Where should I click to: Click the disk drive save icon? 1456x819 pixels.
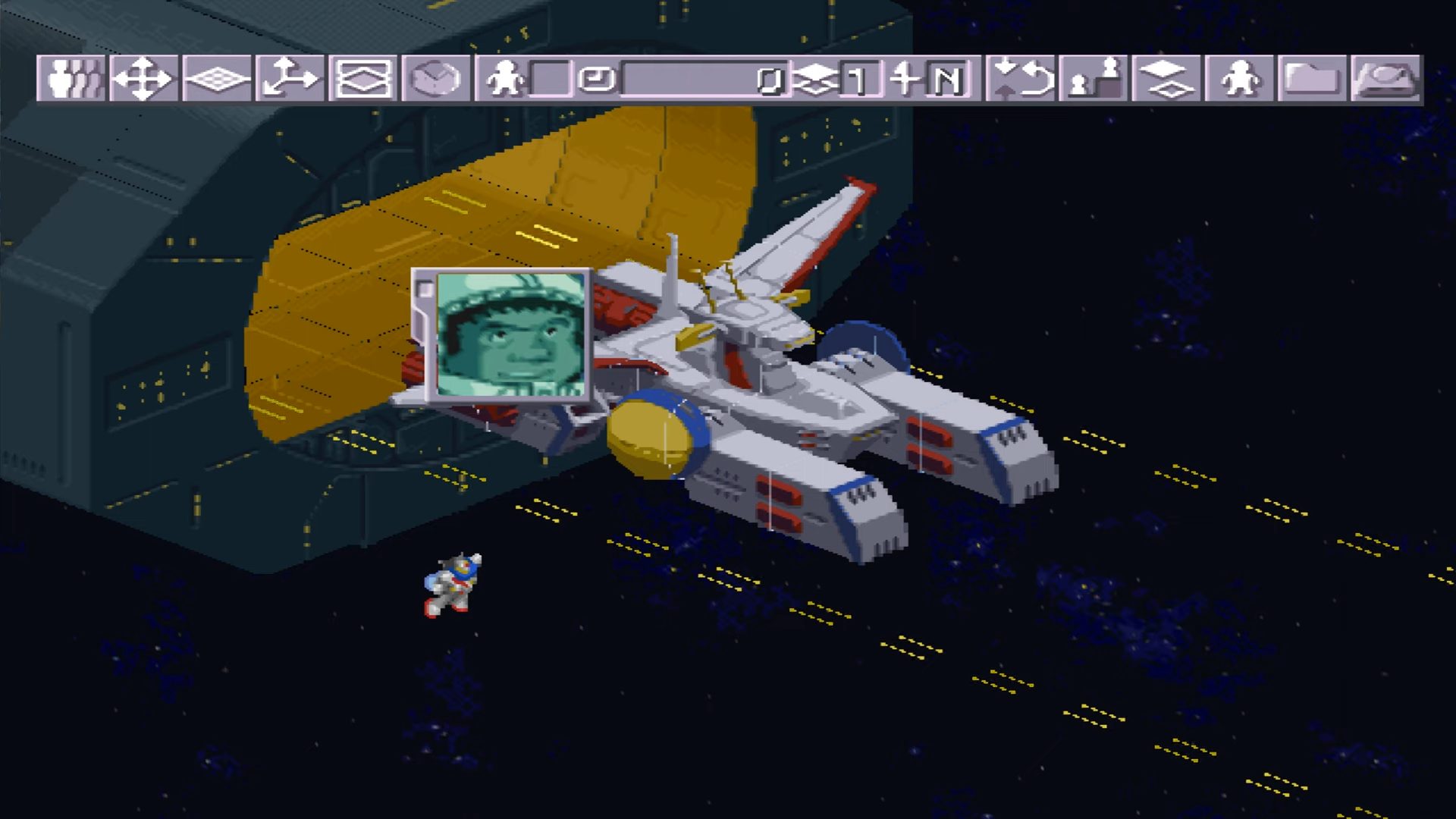1385,79
